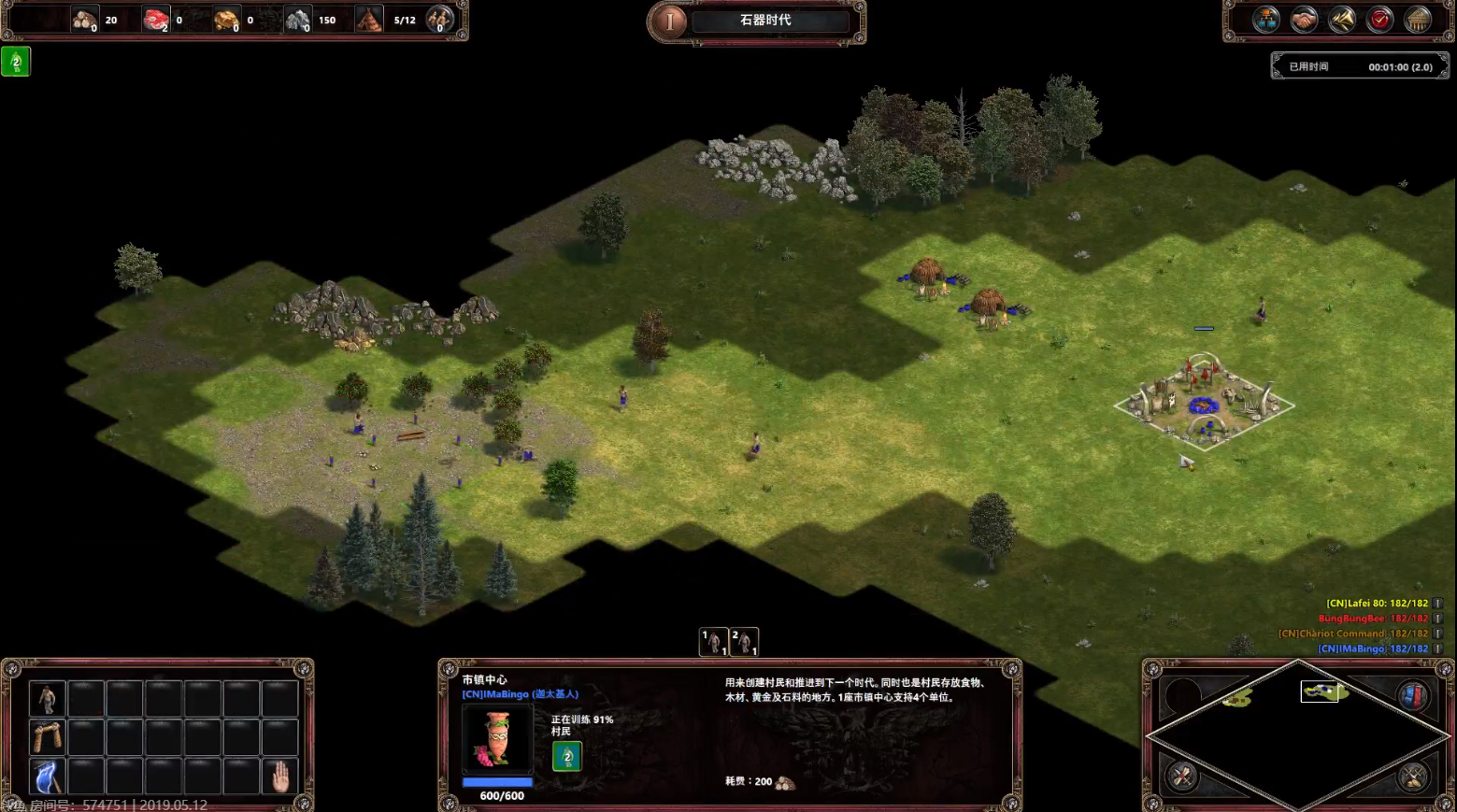Open the tech tree icon

(1266, 20)
